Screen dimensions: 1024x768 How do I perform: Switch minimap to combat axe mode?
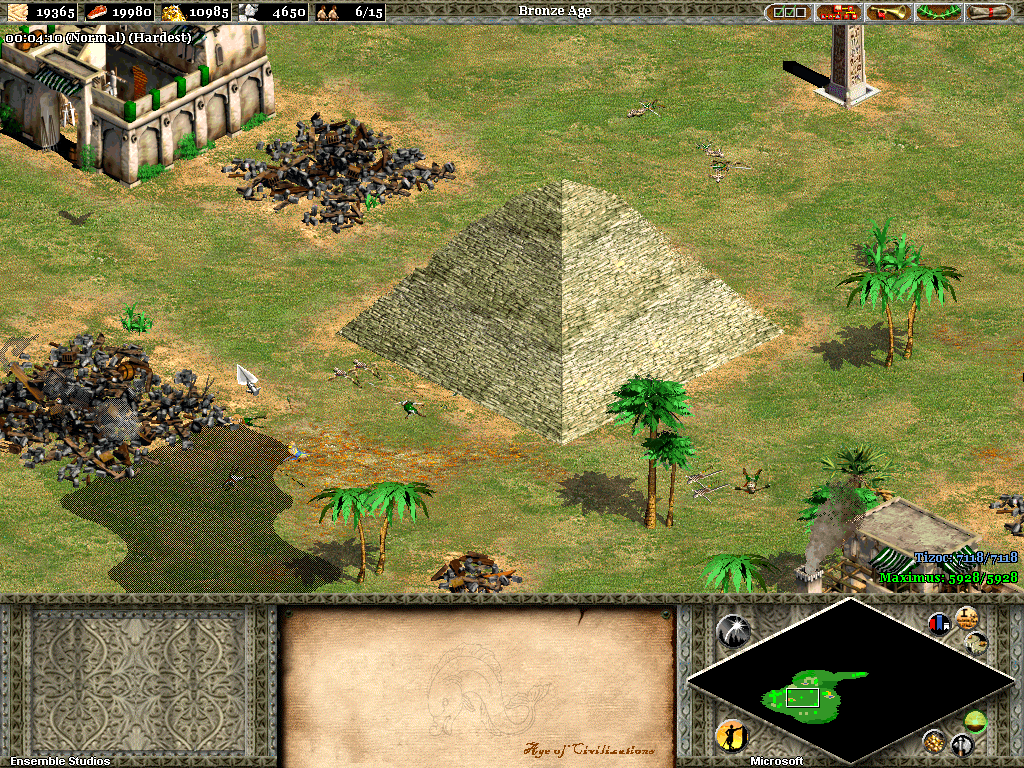(x=961, y=745)
